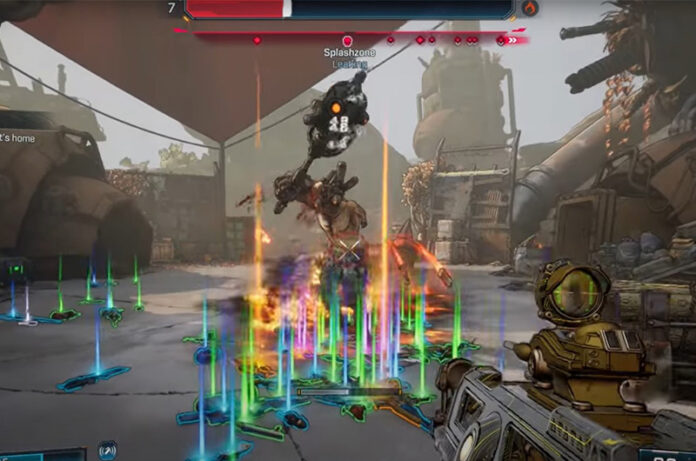This screenshot has width=696, height=461.
Task: Click the compass objective marker above Splashzone
Action: point(347,41)
